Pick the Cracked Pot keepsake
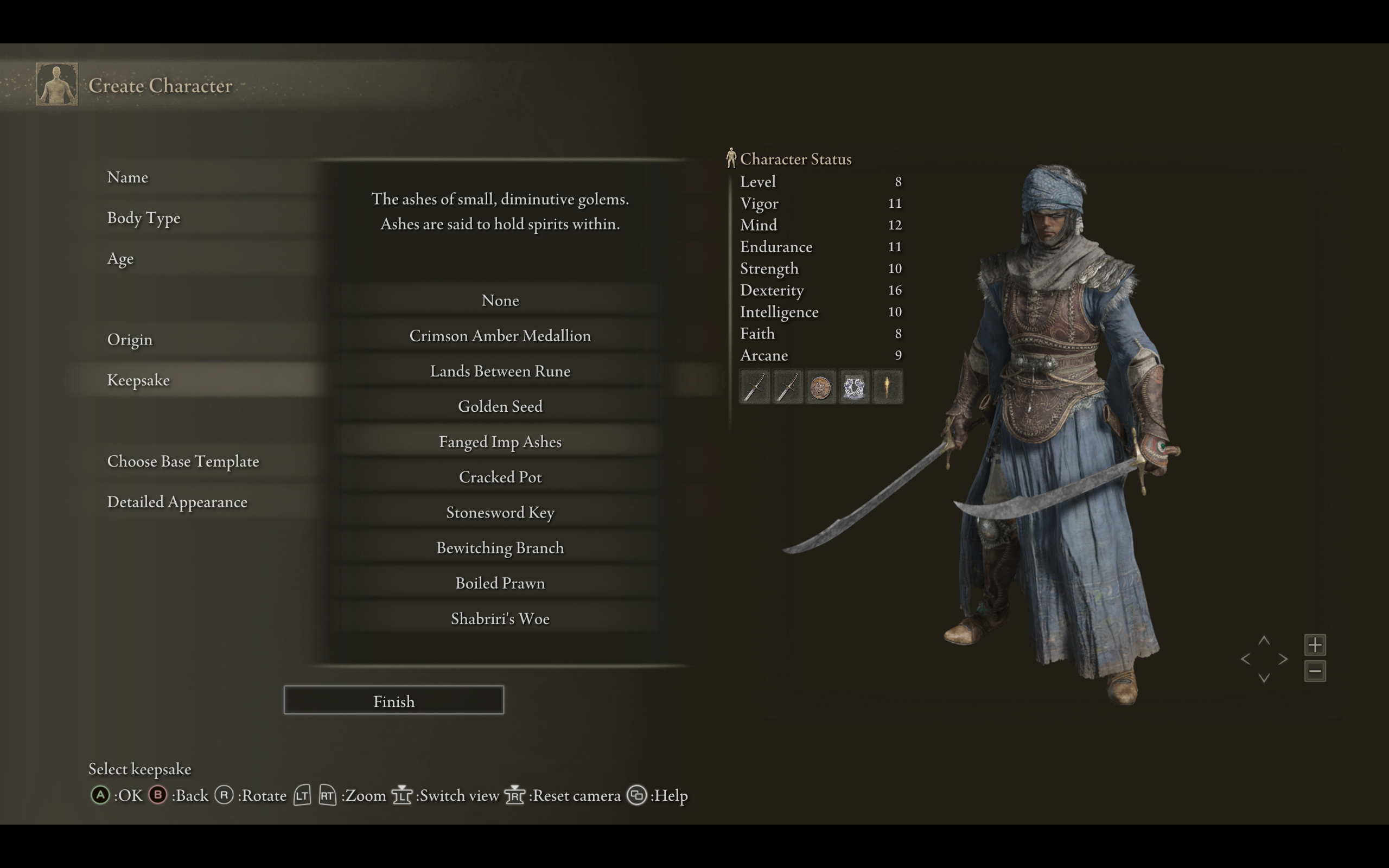 [500, 477]
